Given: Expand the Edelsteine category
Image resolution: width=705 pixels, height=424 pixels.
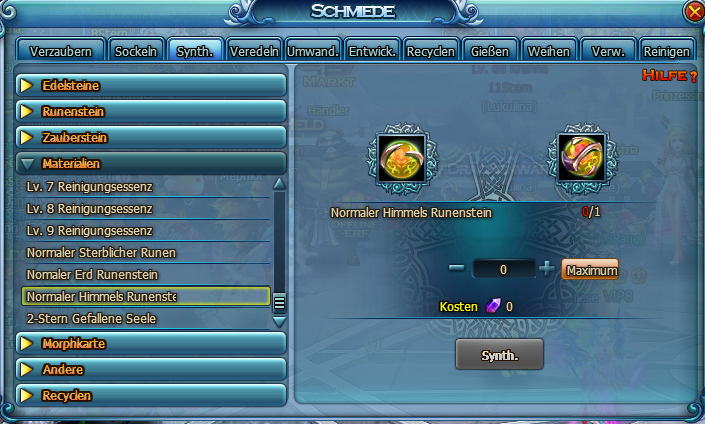Looking at the screenshot, I should point(152,86).
